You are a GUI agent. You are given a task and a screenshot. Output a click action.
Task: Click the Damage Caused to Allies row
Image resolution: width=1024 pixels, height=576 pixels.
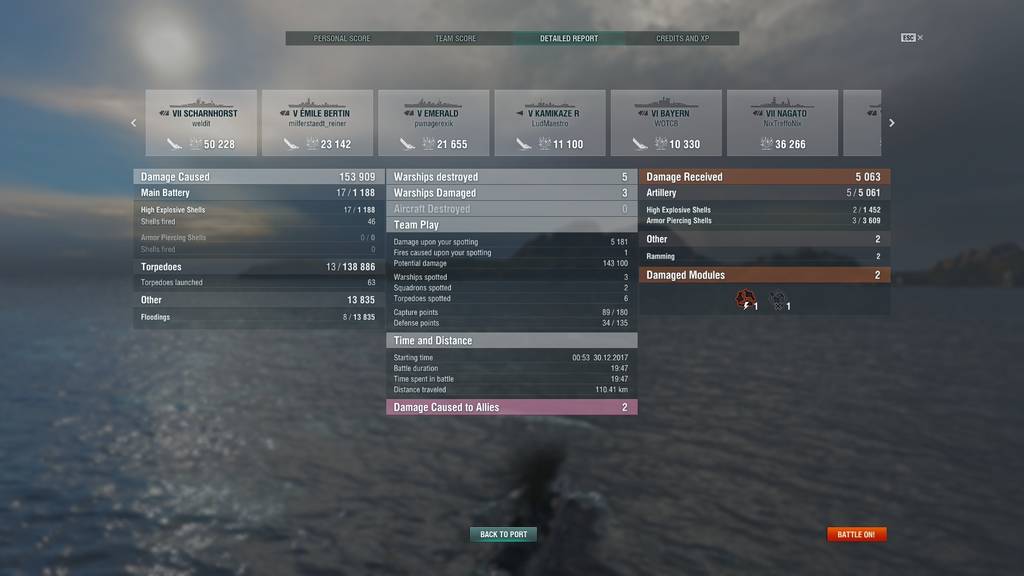(511, 407)
